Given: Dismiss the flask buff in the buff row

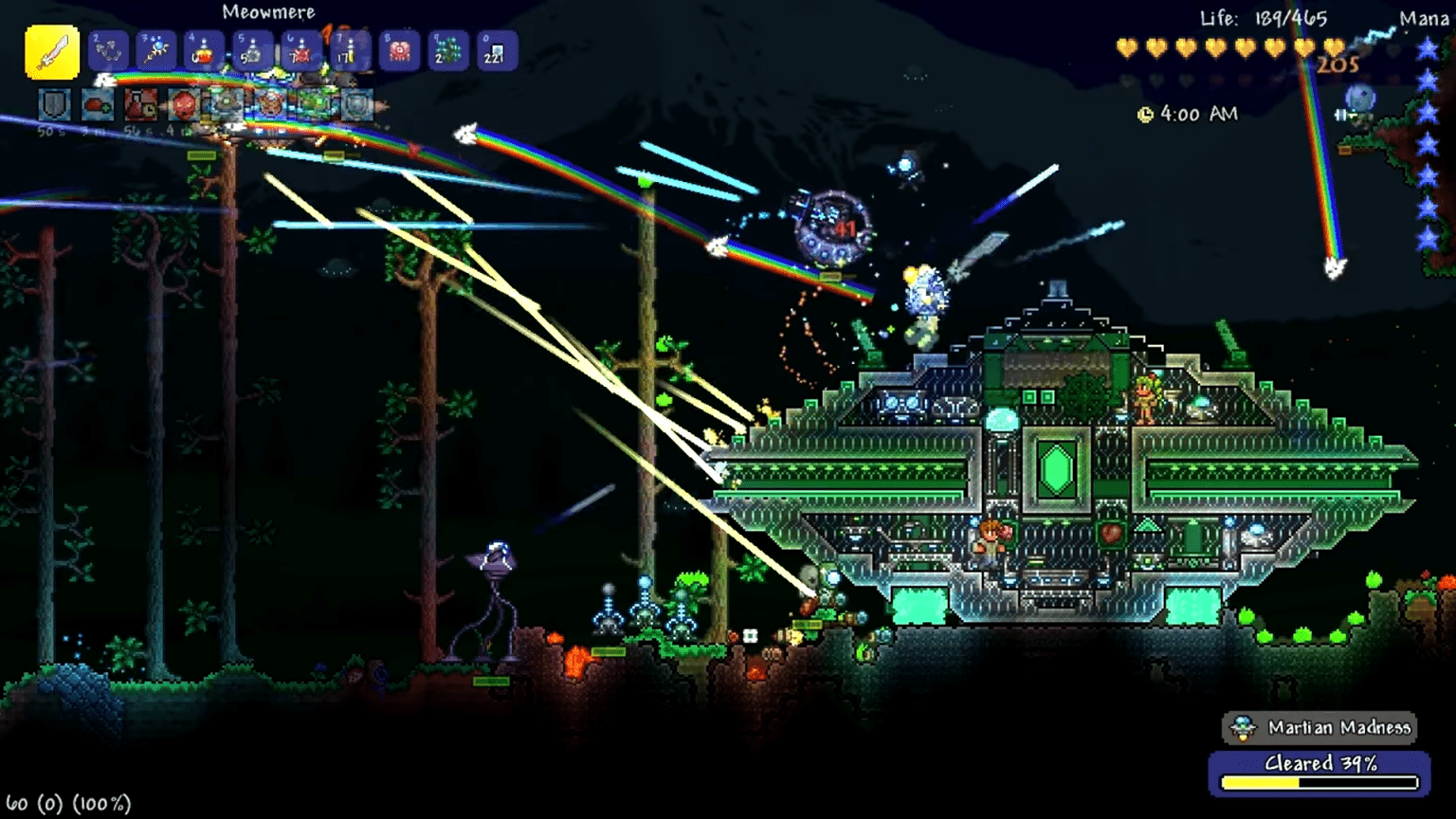Looking at the screenshot, I should click(140, 104).
